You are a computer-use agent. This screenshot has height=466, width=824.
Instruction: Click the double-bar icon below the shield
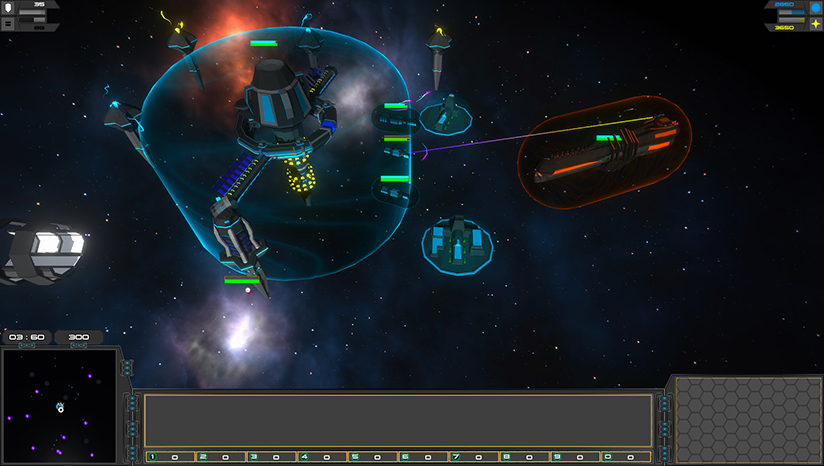tap(8, 23)
